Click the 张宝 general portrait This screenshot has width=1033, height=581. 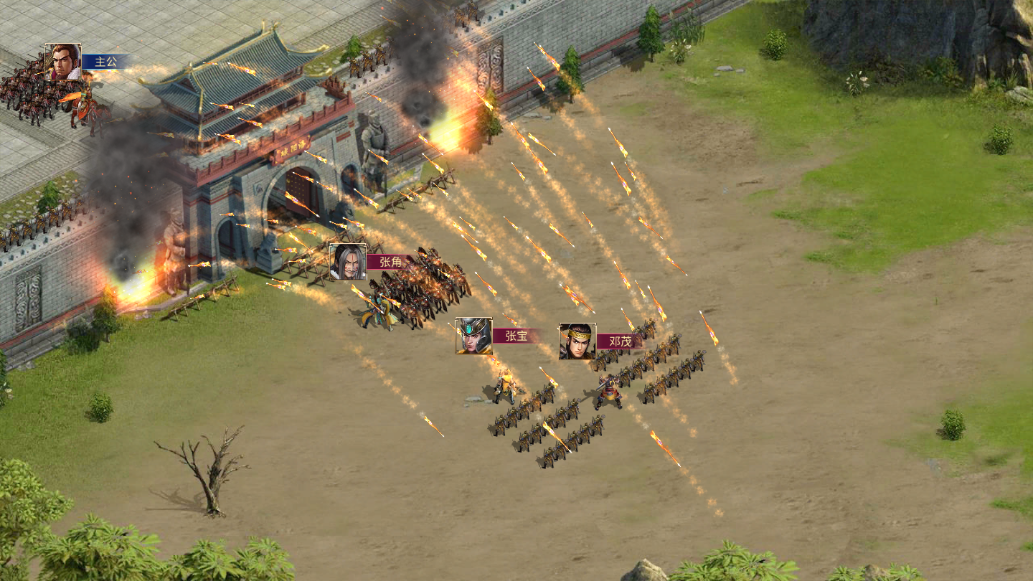point(473,336)
